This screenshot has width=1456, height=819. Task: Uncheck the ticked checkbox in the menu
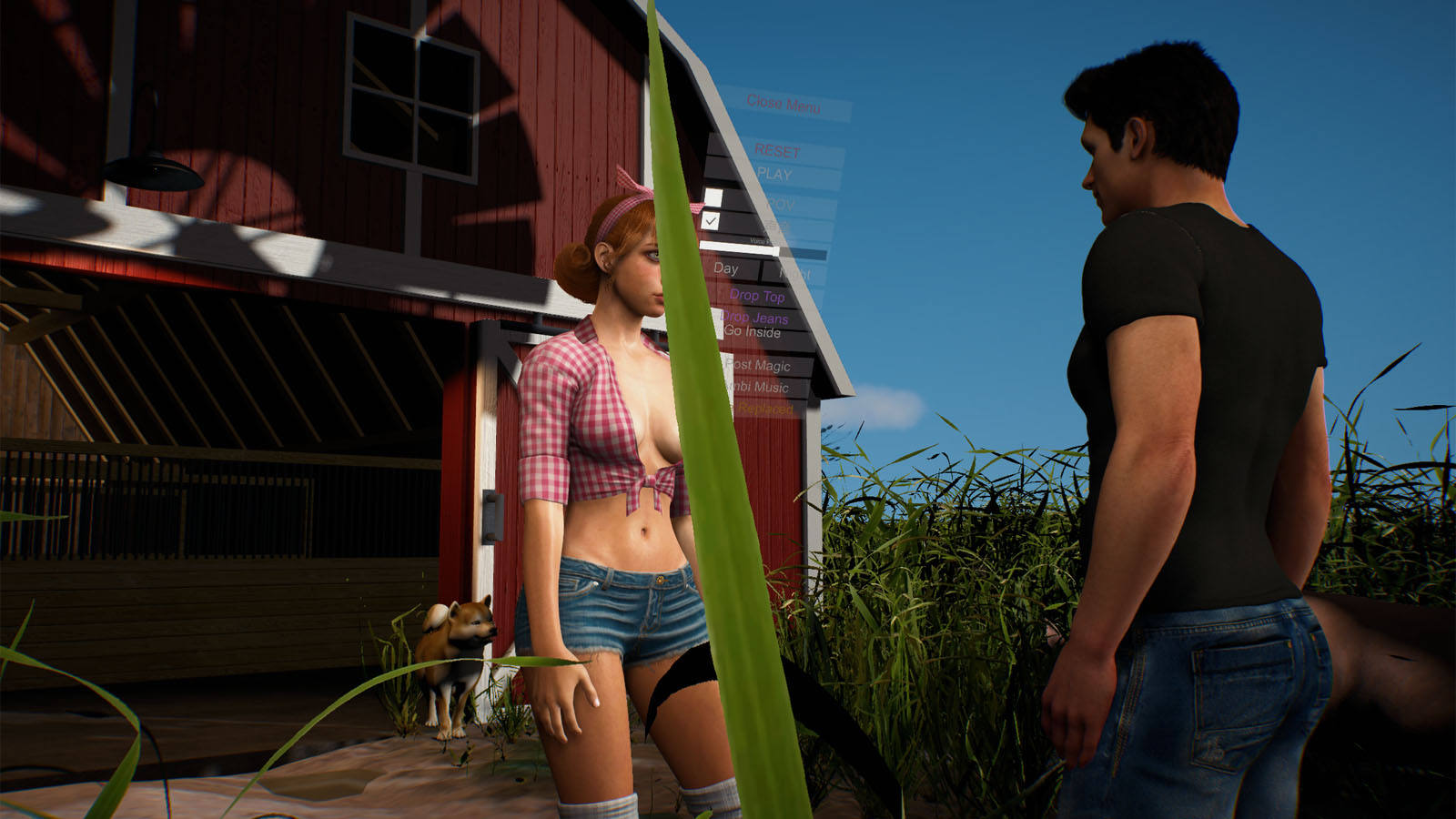[x=712, y=221]
